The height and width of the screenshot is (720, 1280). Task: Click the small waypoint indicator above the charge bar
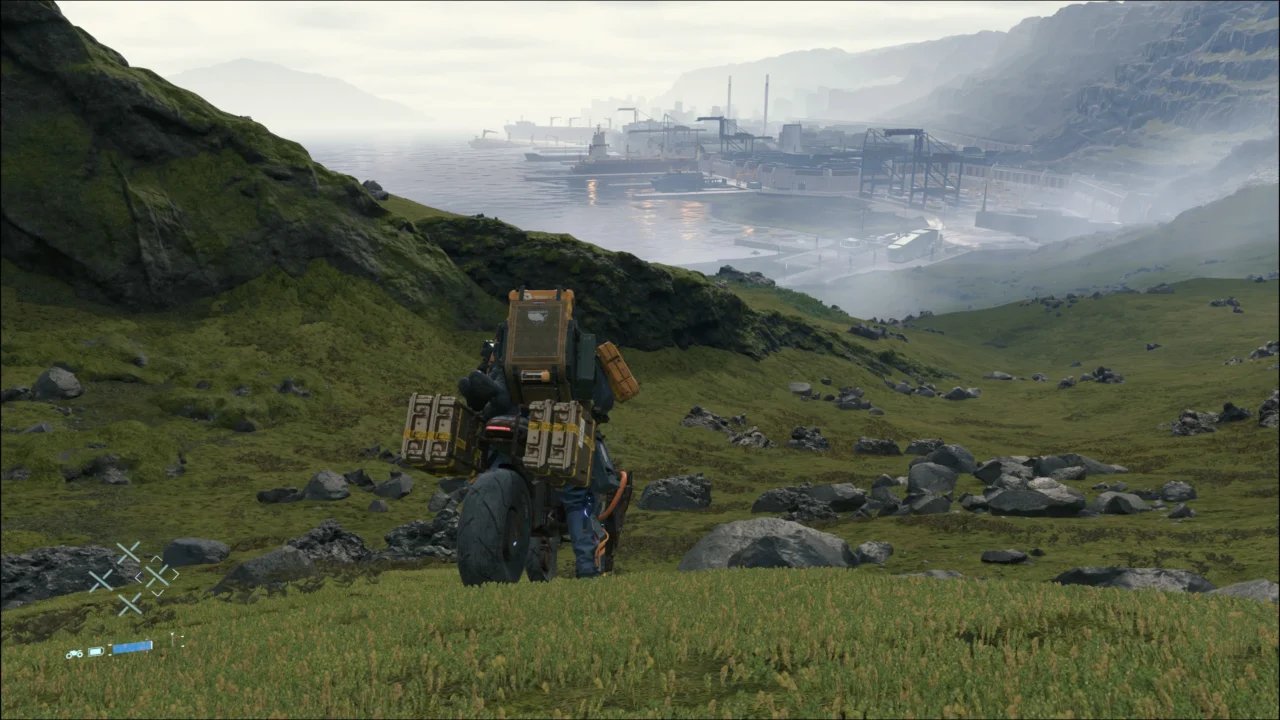(x=172, y=636)
